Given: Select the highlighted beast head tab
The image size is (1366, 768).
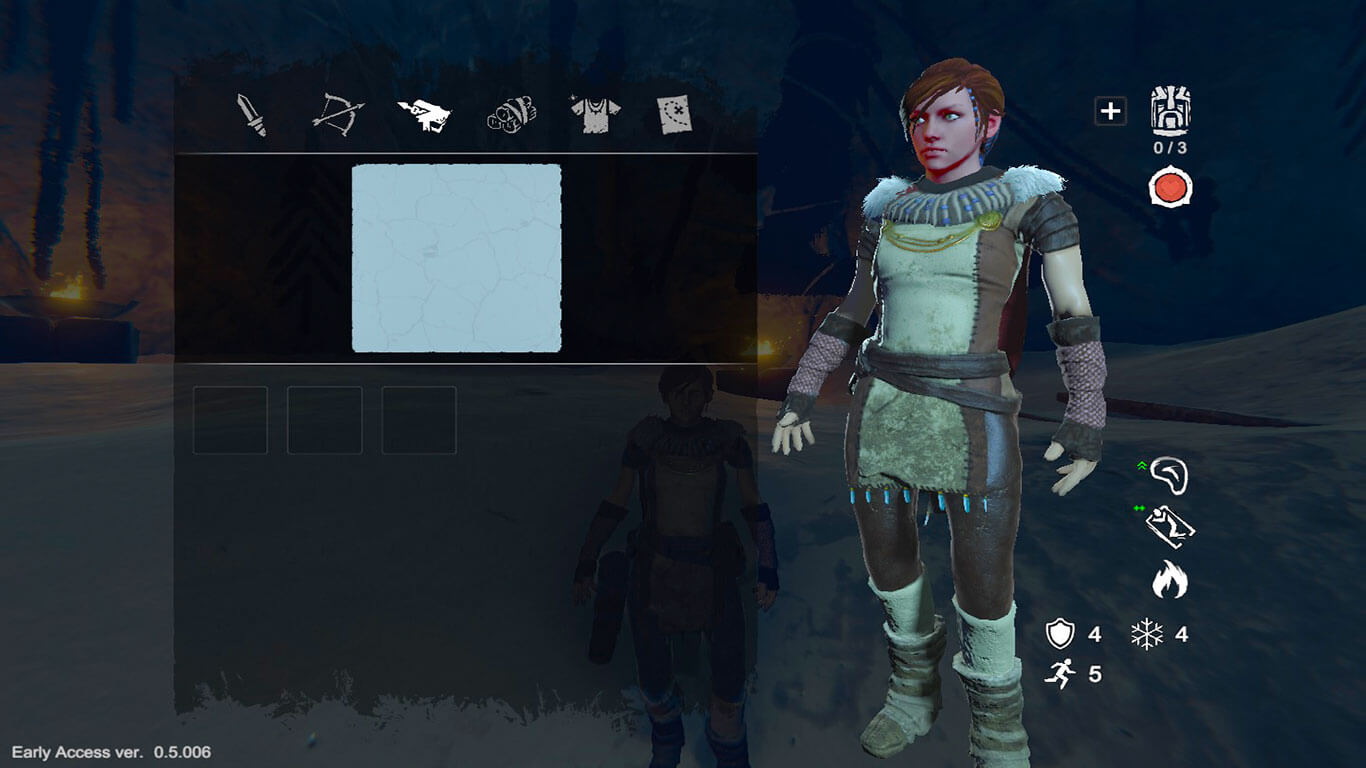Looking at the screenshot, I should coord(424,115).
